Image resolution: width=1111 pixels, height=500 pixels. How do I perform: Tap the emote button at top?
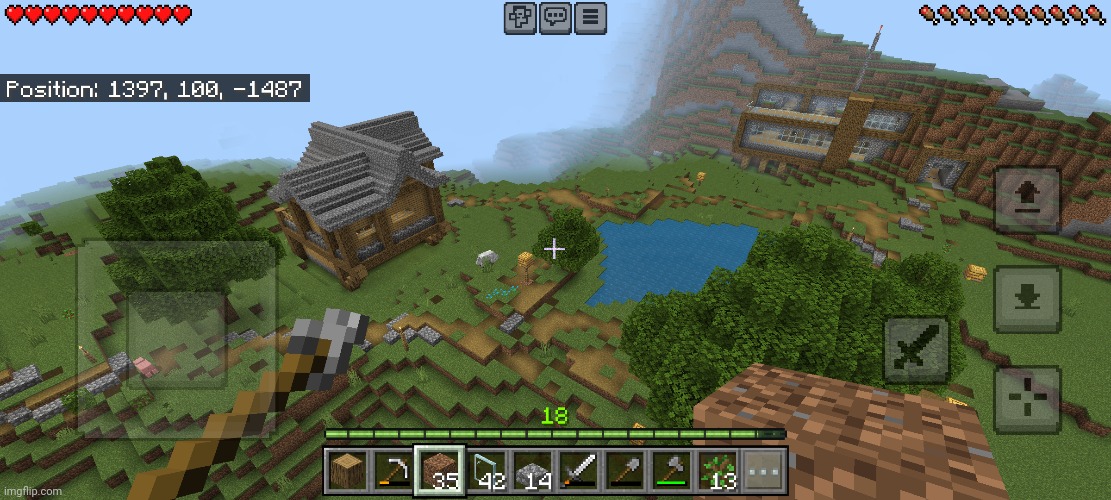(520, 18)
